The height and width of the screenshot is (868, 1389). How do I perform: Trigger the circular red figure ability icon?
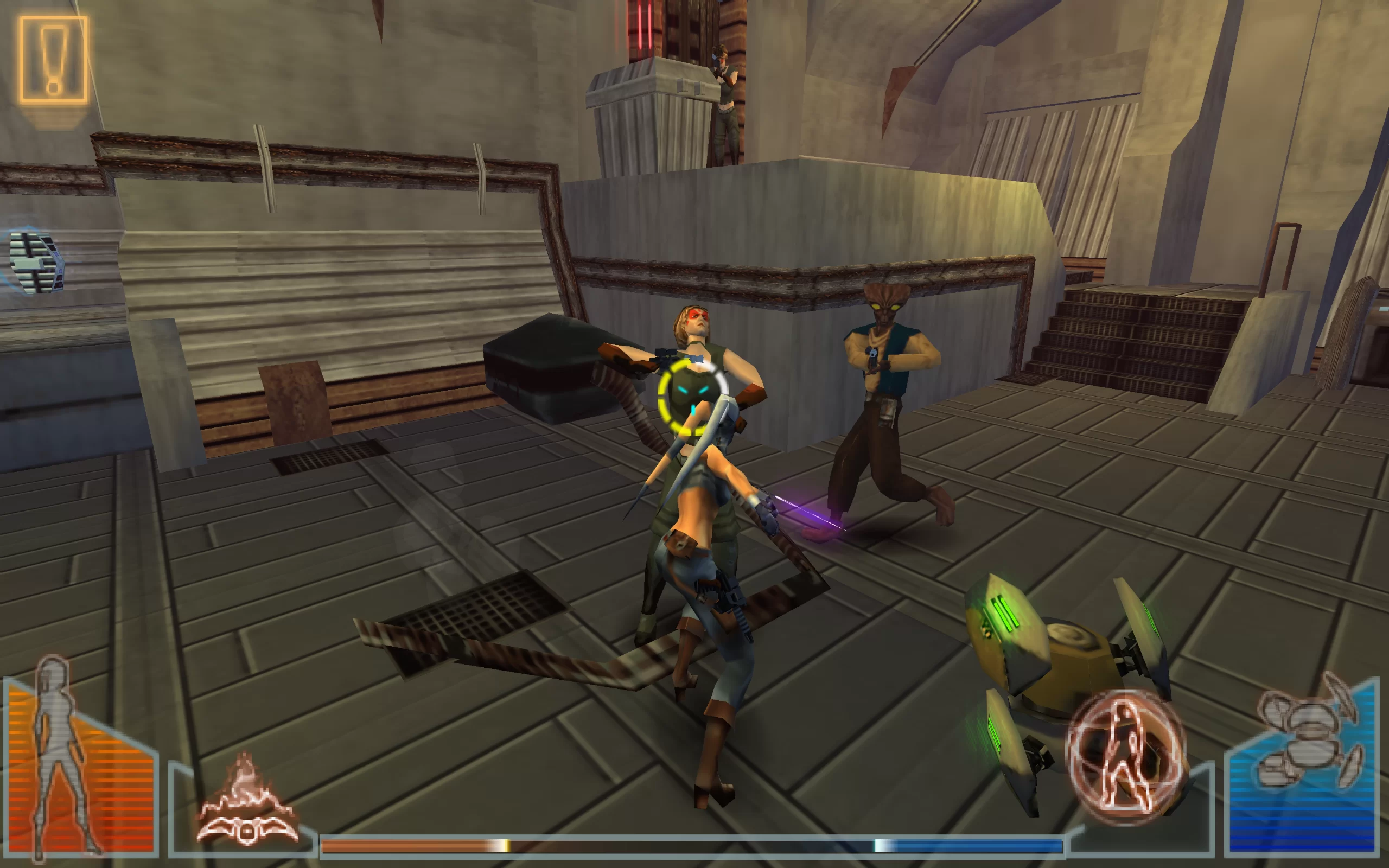point(1124,757)
